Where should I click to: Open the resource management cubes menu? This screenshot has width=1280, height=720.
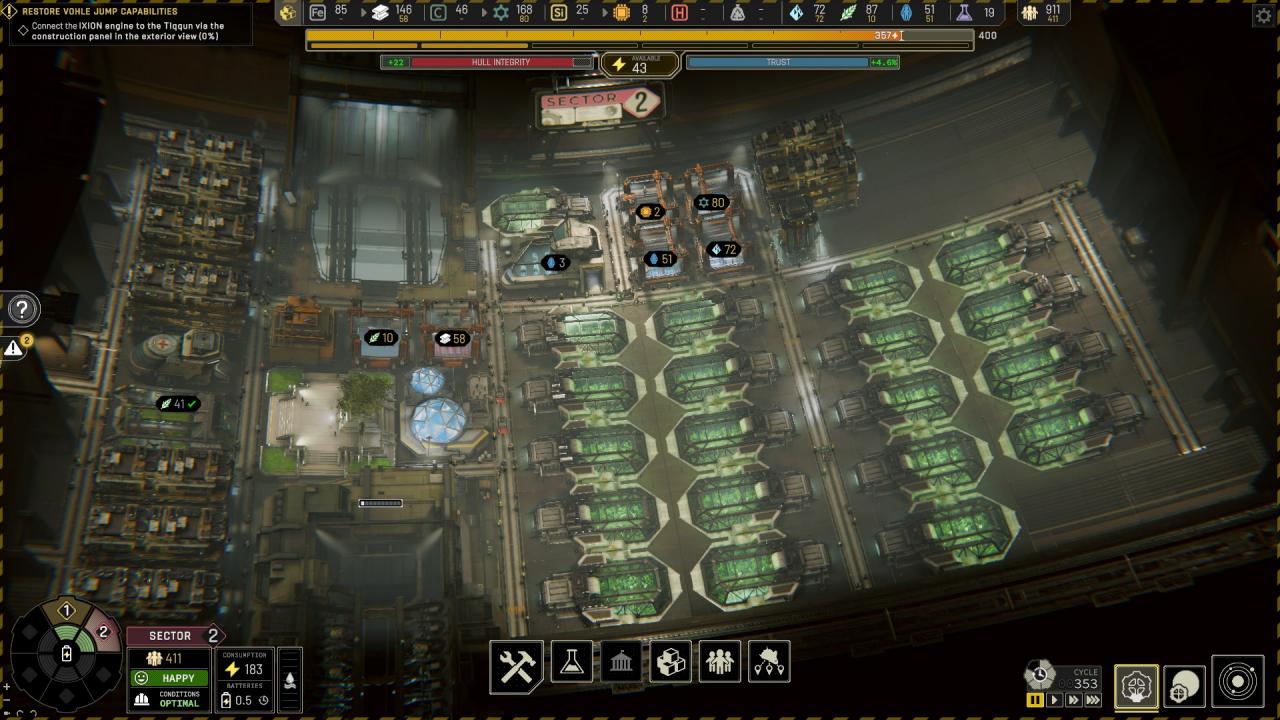pos(669,662)
